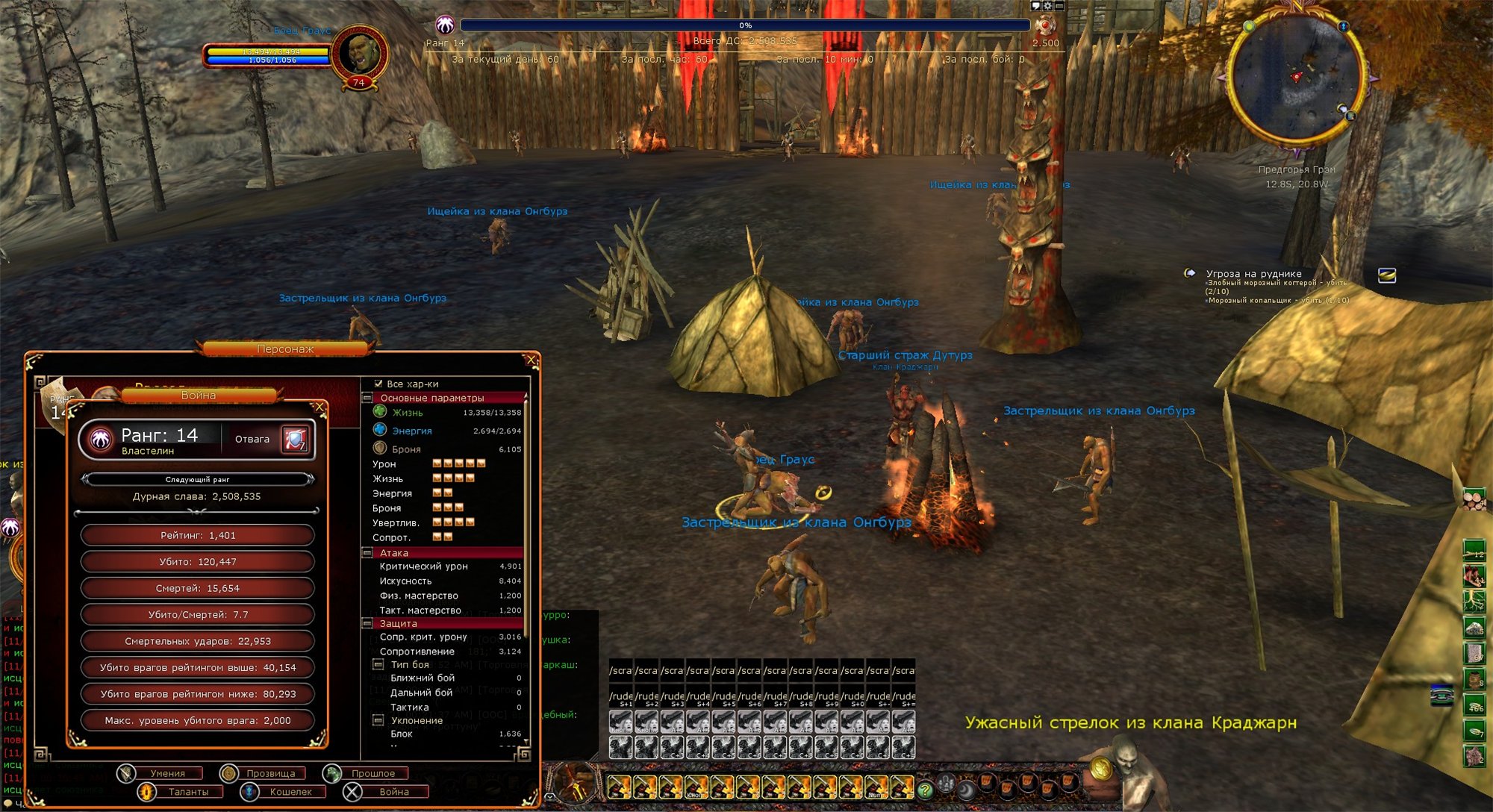Collapse the Основные параметры section
Image resolution: width=1493 pixels, height=812 pixels.
(367, 398)
